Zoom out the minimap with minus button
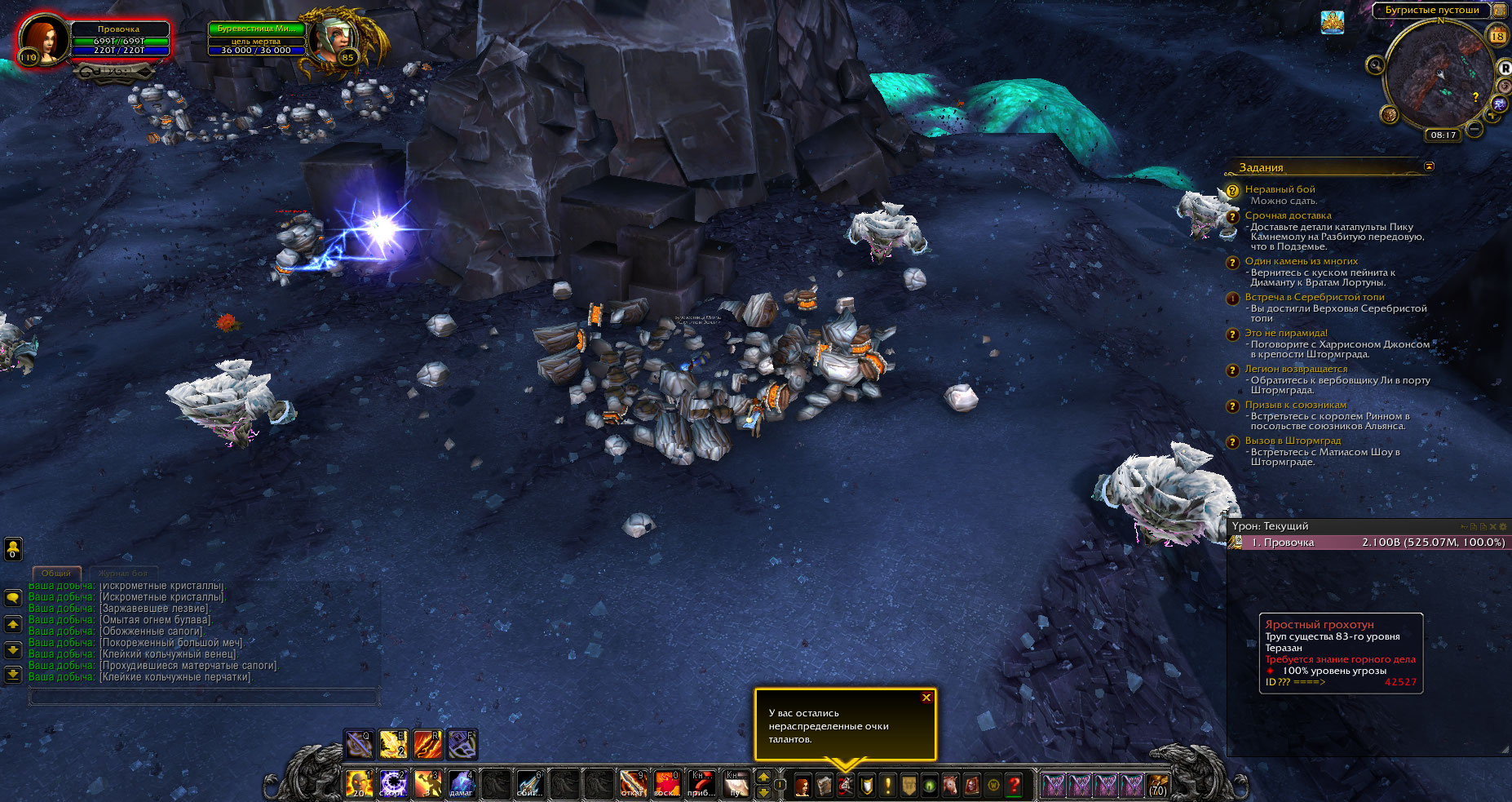The width and height of the screenshot is (1512, 802). coord(1474,128)
